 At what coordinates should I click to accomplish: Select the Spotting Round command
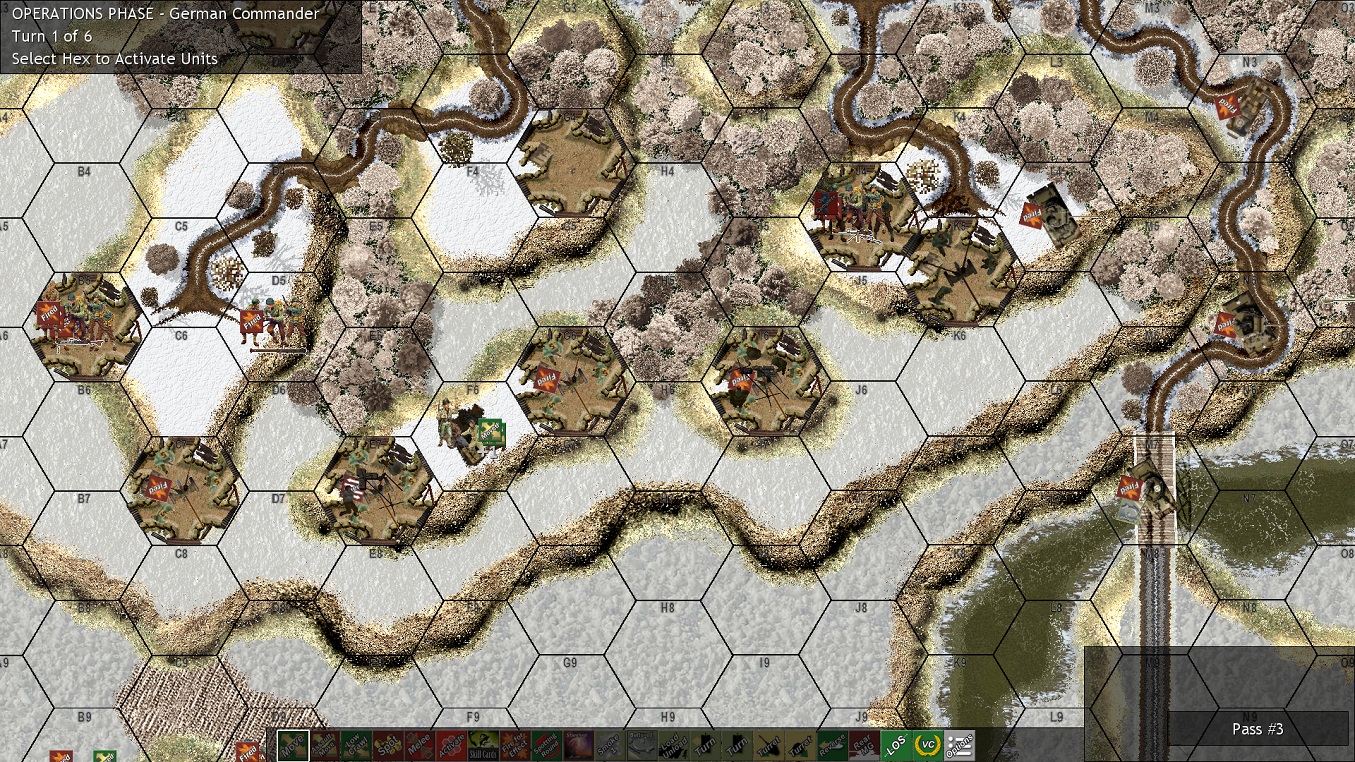[546, 745]
